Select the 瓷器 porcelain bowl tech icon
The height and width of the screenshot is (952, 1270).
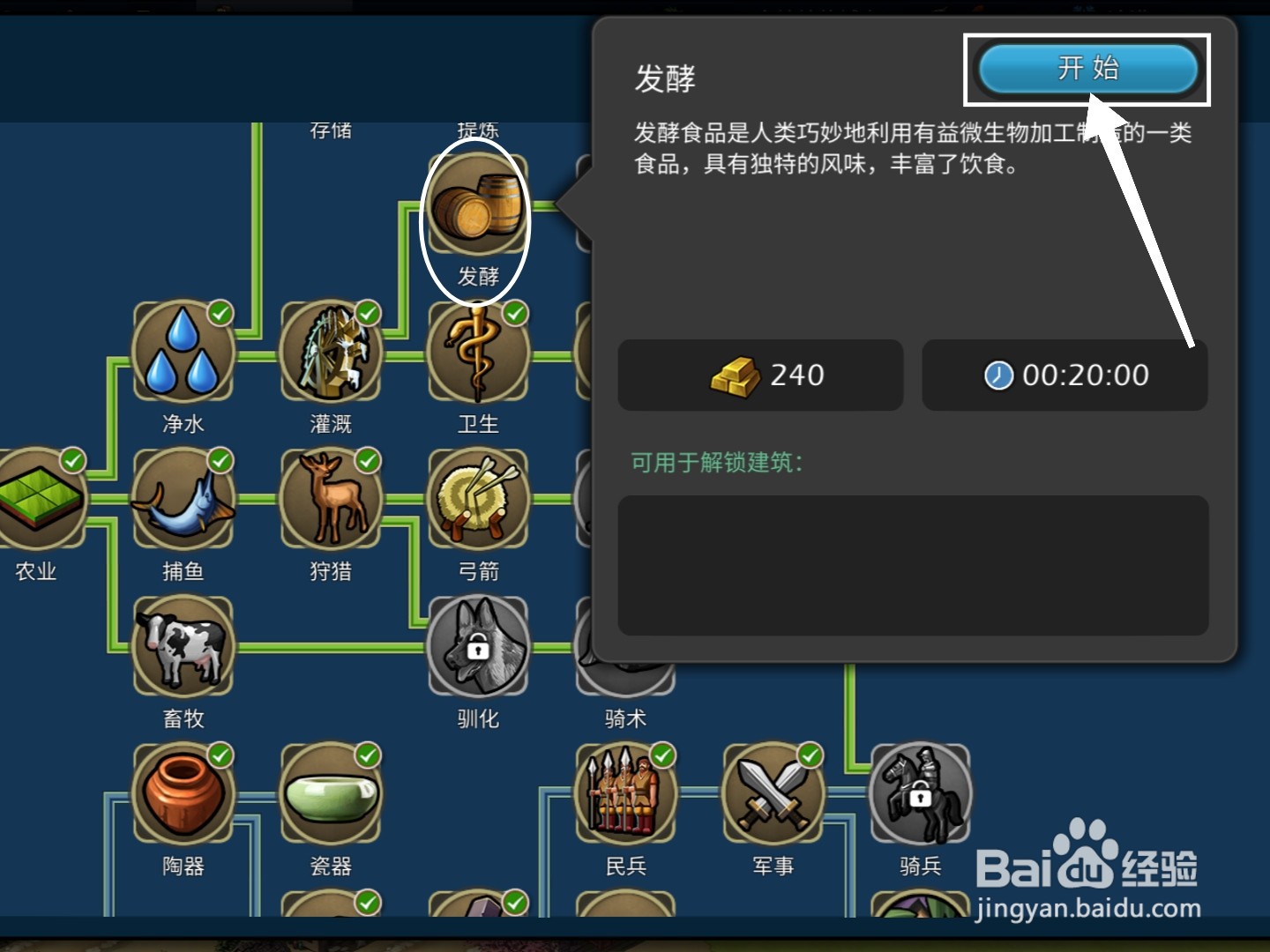coord(331,793)
